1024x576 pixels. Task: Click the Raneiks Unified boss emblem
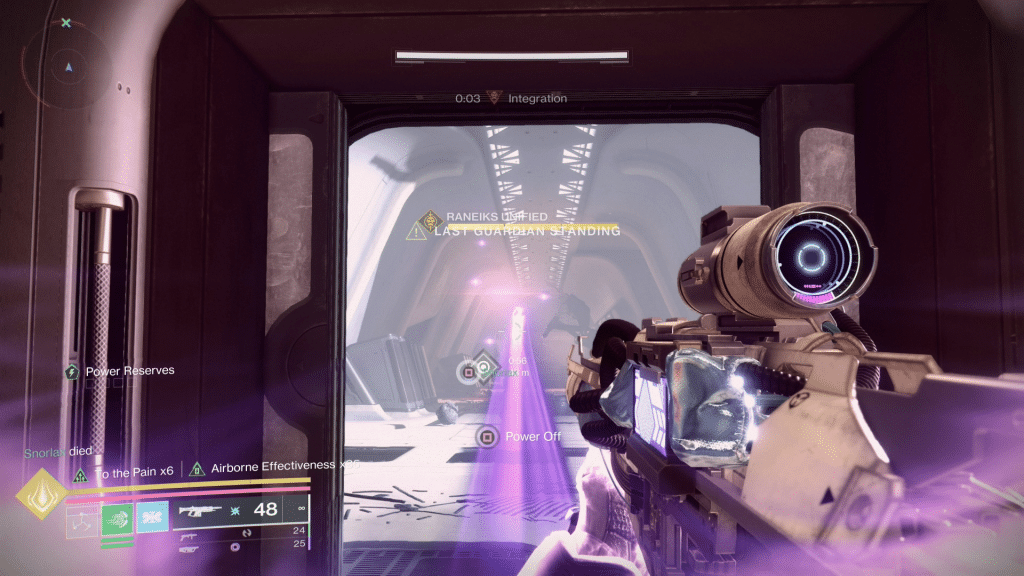click(431, 215)
